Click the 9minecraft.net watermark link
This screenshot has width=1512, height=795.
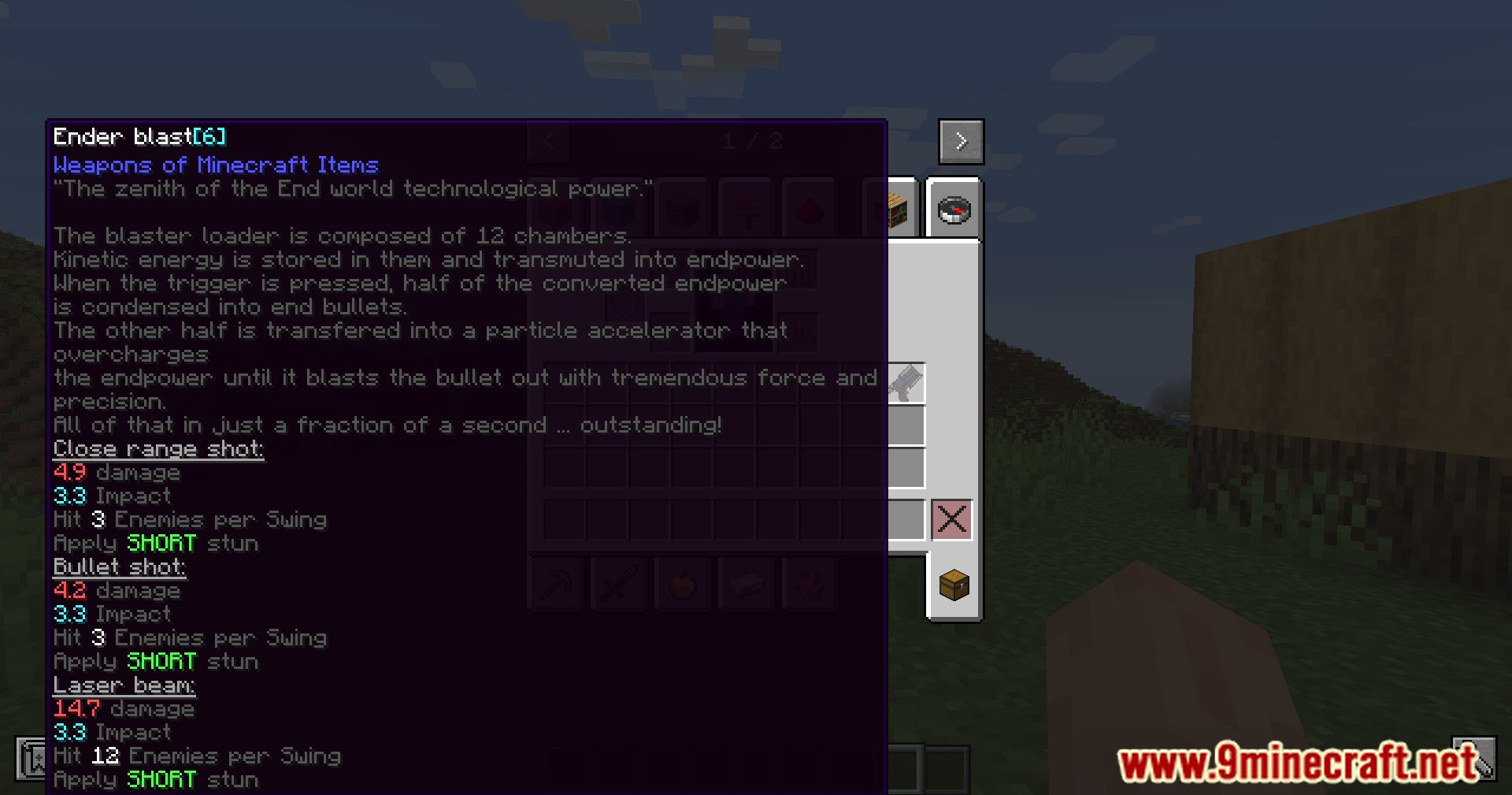pos(1291,760)
